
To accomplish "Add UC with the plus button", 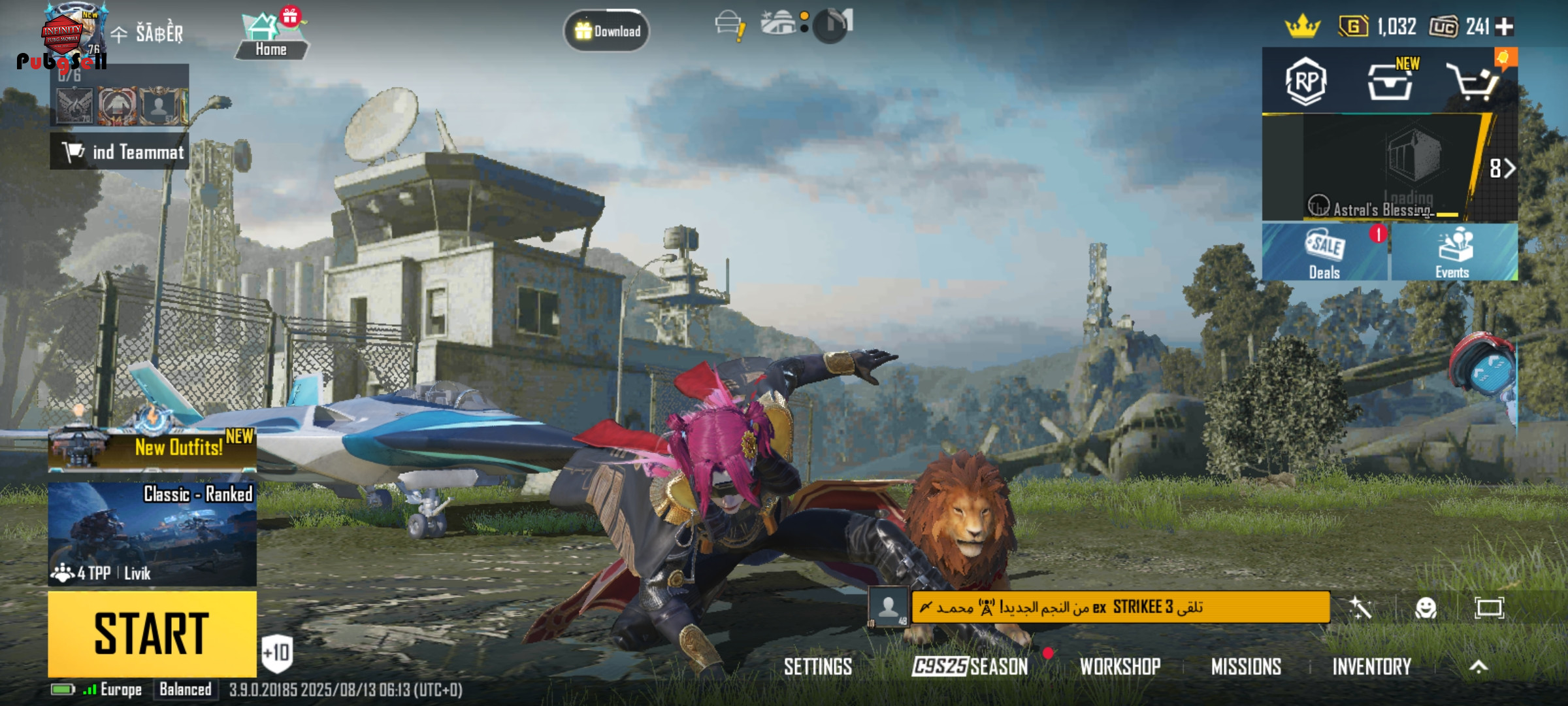I will pyautogui.click(x=1505, y=27).
